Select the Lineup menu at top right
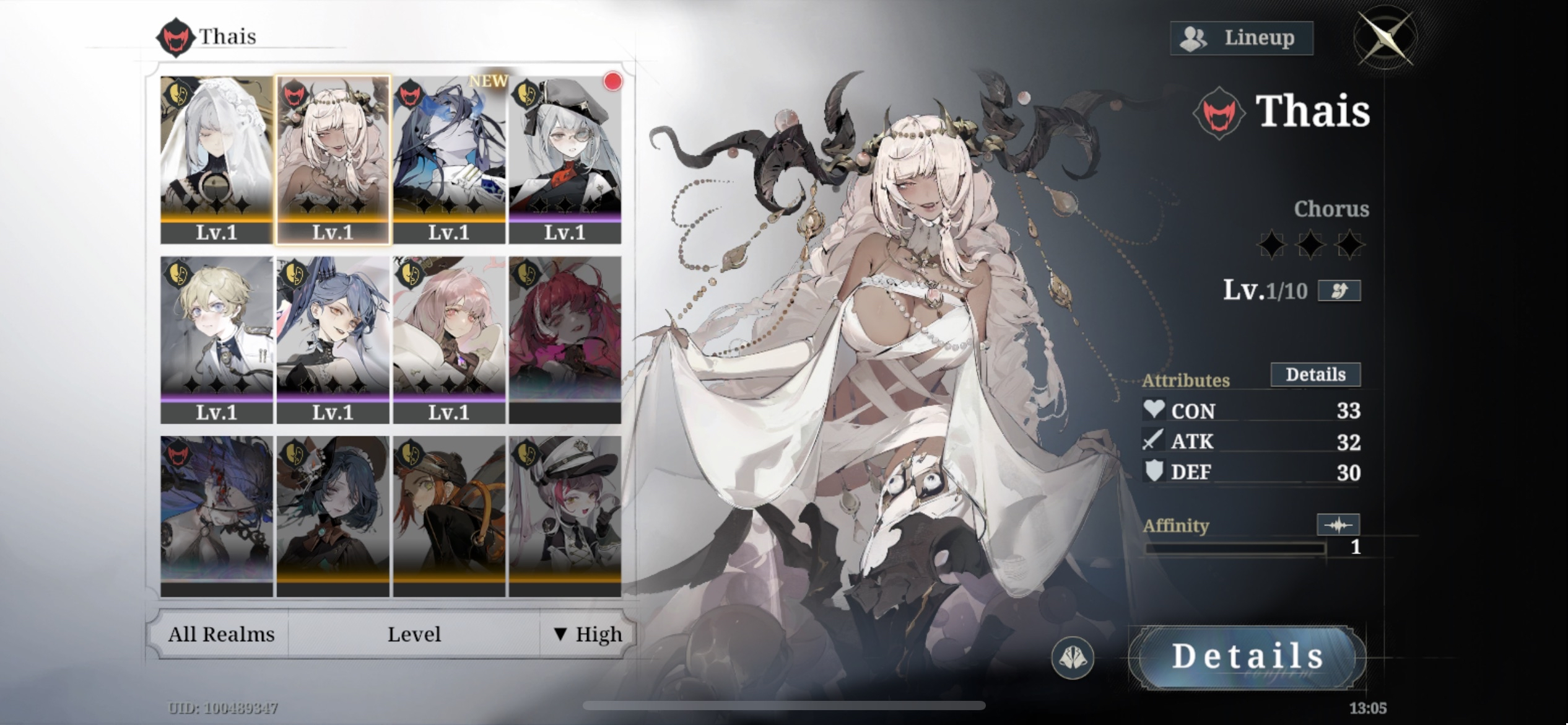Screen dimensions: 1568x725 (x=1241, y=37)
